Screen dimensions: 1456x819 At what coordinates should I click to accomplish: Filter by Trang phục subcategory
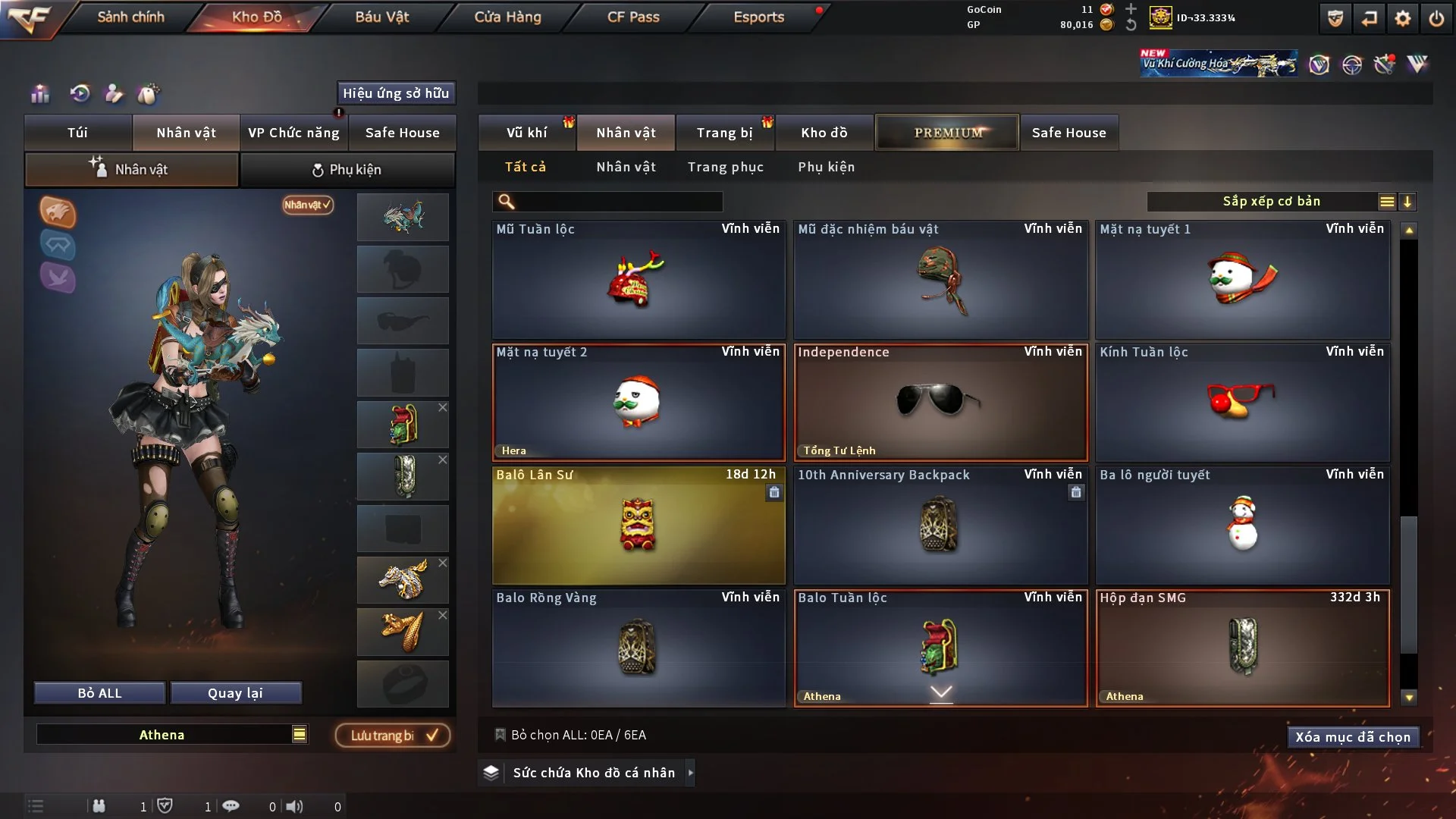pyautogui.click(x=725, y=167)
